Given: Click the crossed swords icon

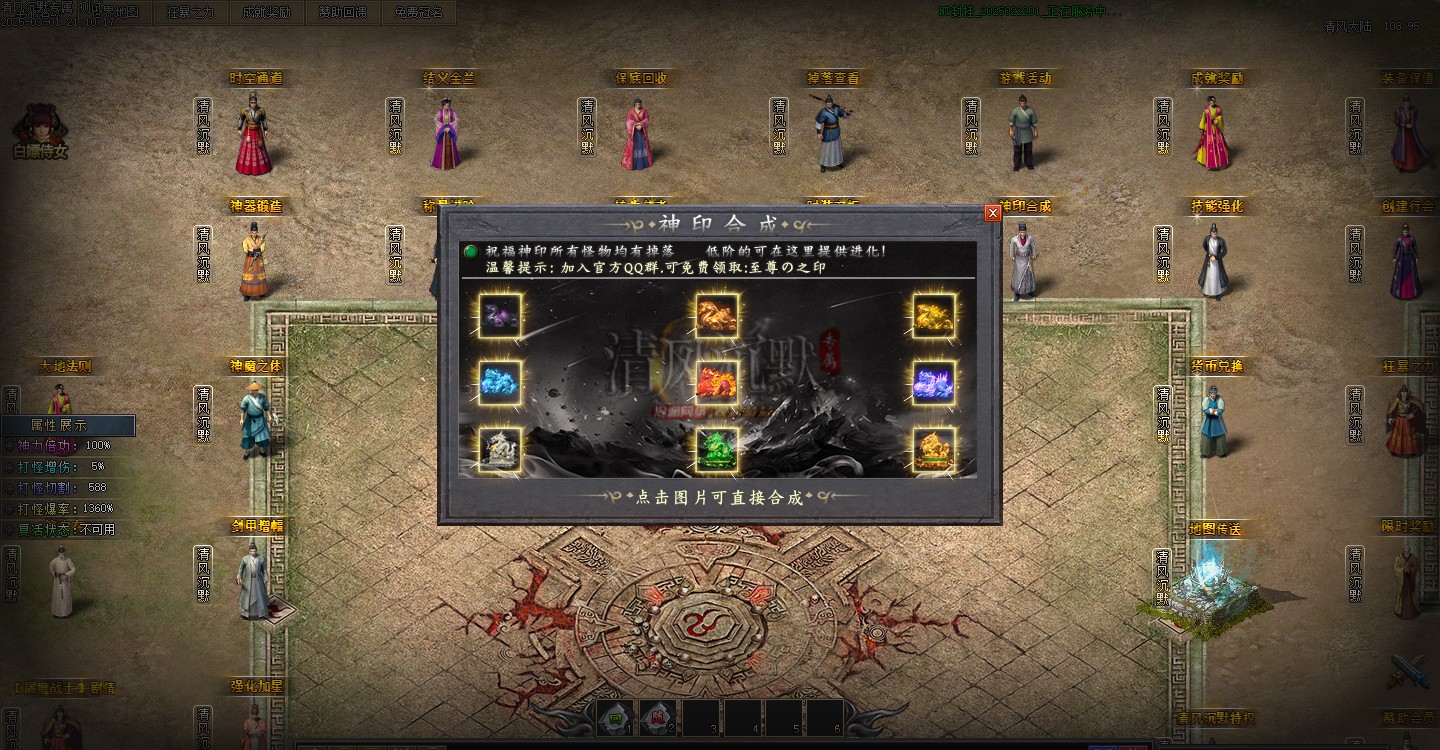Looking at the screenshot, I should pos(1412,672).
